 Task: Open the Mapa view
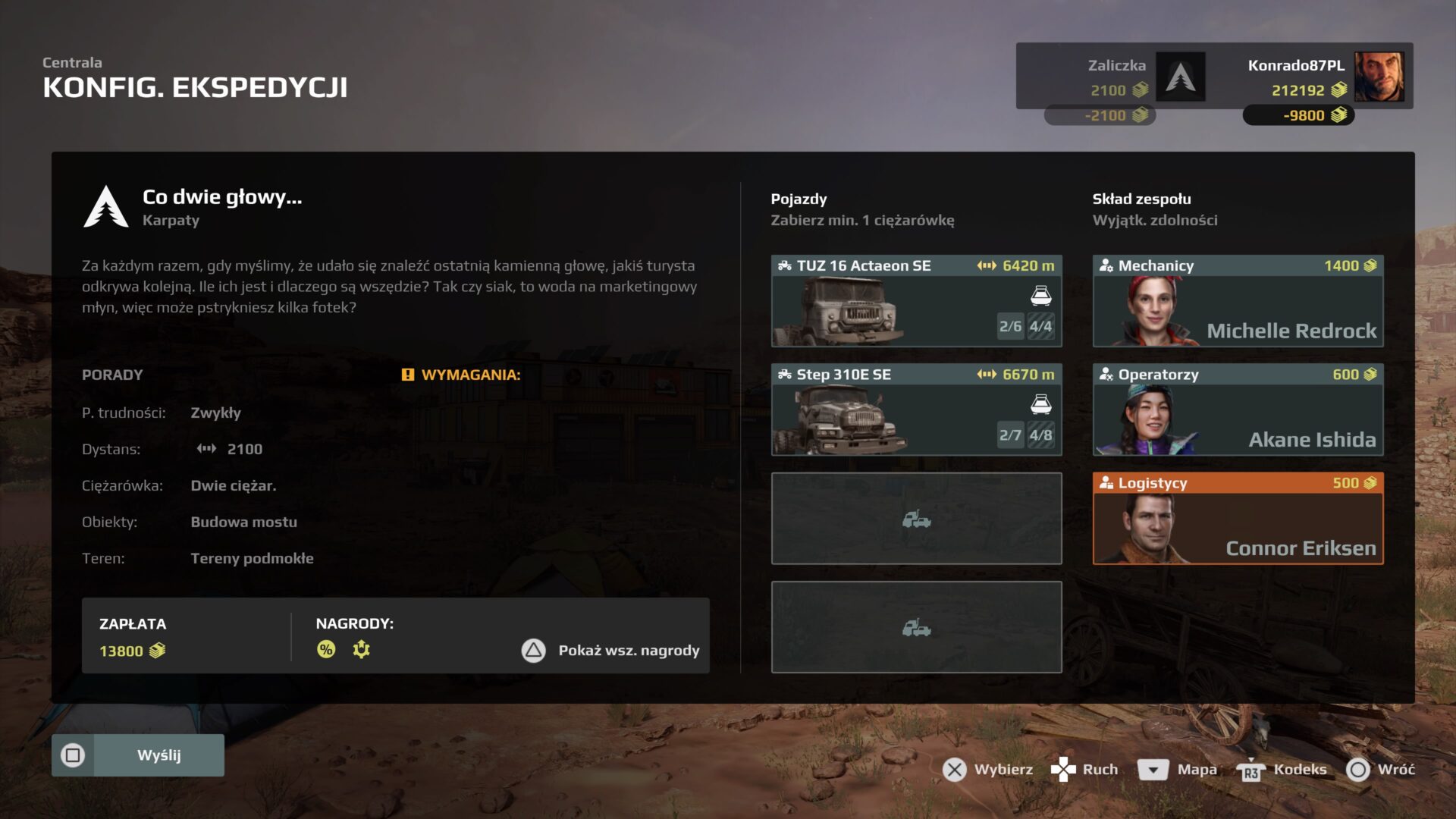point(1178,770)
